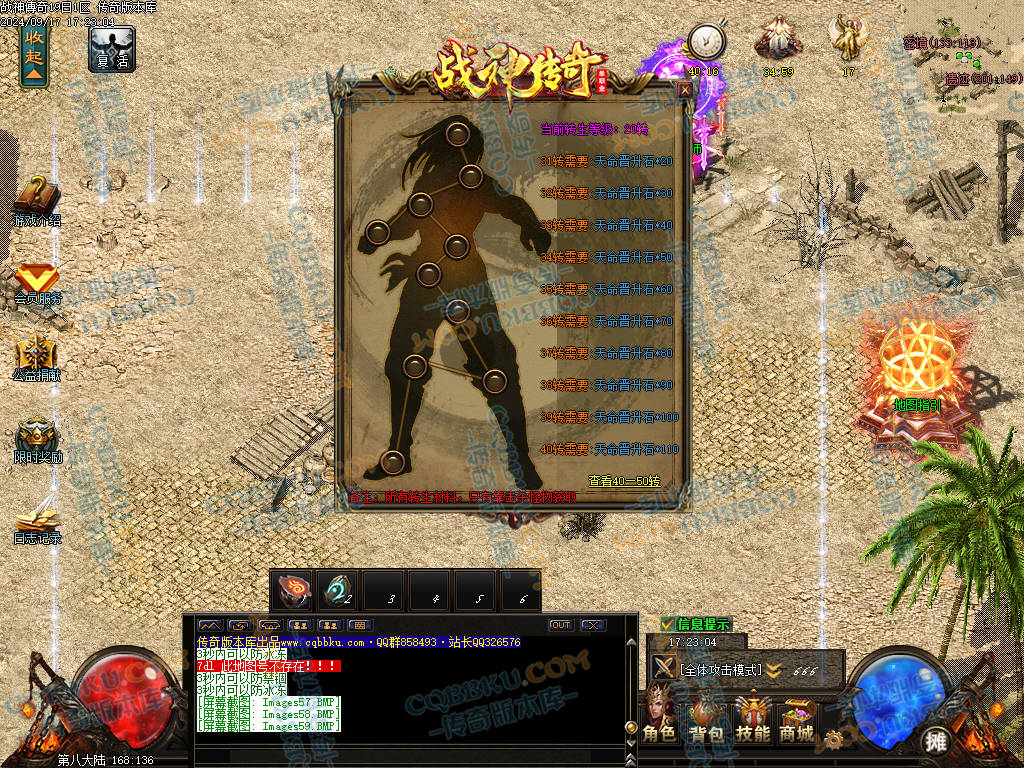Viewport: 1024px width, 768px height.
Task: Claim the 限时奖励 timed reward
Action: [x=37, y=440]
